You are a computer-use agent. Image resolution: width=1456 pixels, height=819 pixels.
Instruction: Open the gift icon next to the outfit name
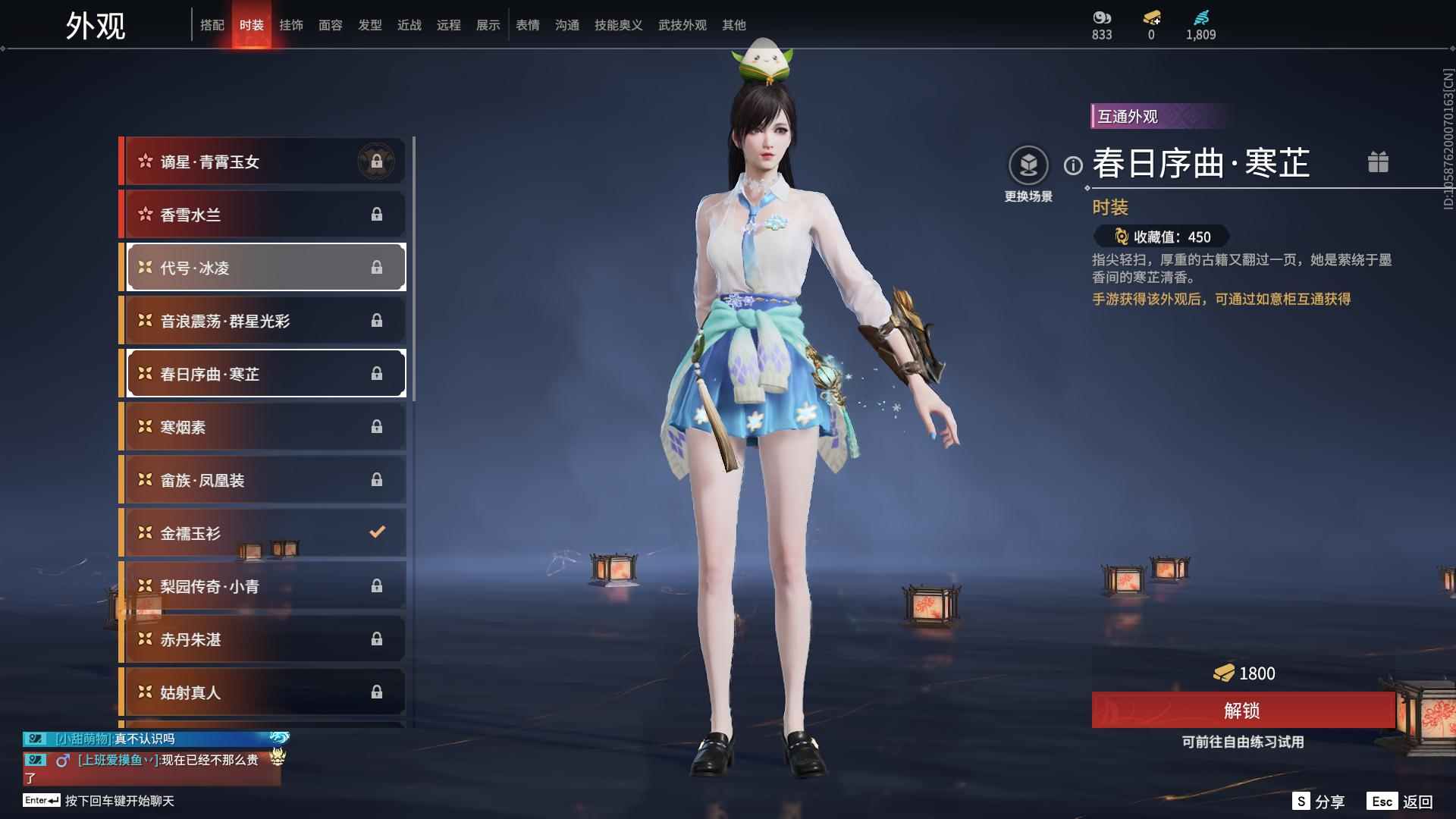click(1379, 162)
